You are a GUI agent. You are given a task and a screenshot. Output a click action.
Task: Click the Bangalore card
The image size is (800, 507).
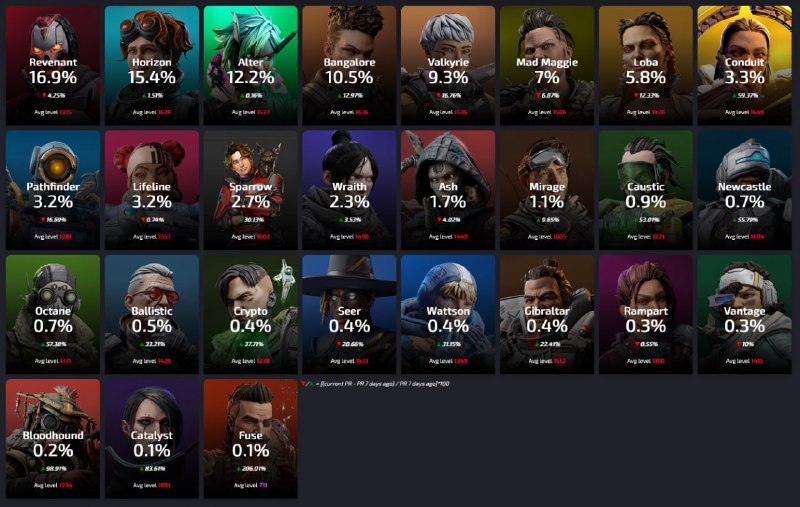coord(350,66)
